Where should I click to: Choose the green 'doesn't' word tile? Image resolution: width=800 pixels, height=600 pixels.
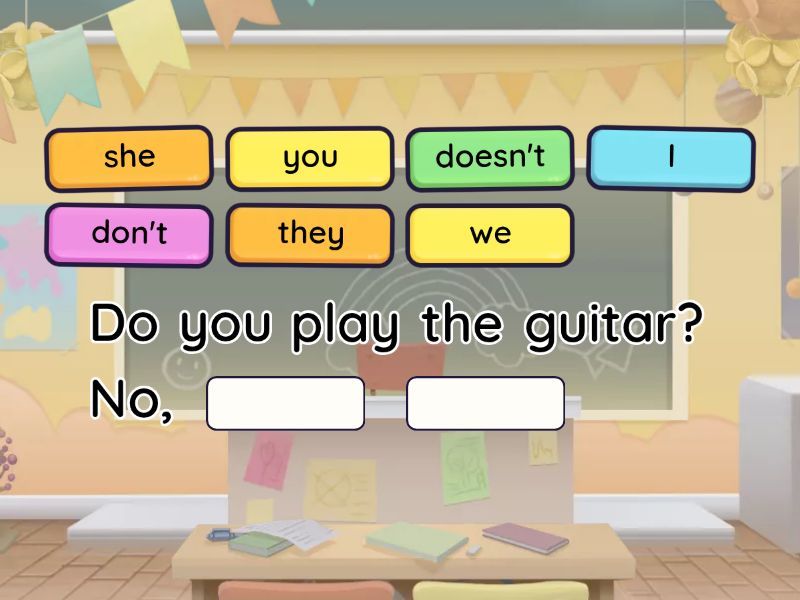pos(490,157)
